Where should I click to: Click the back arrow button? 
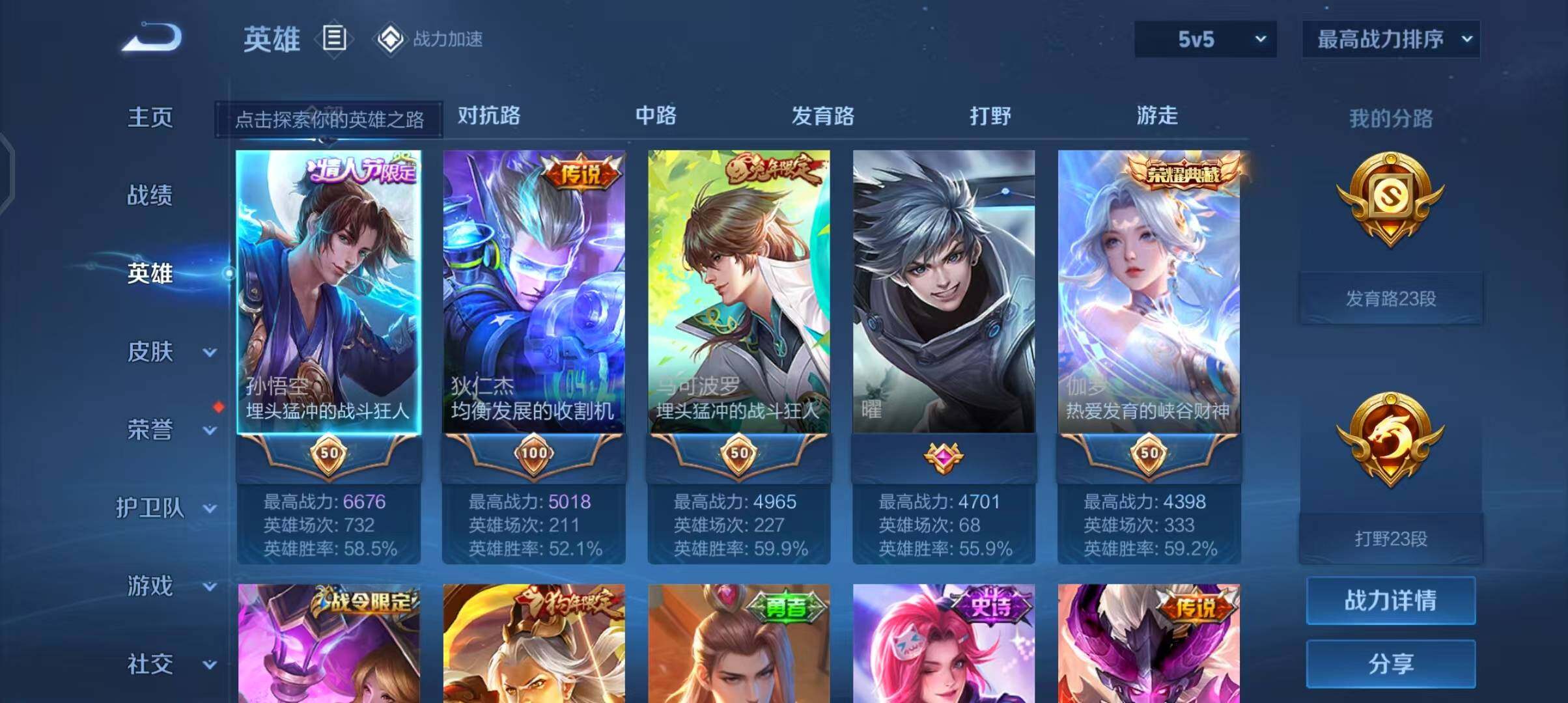point(152,38)
